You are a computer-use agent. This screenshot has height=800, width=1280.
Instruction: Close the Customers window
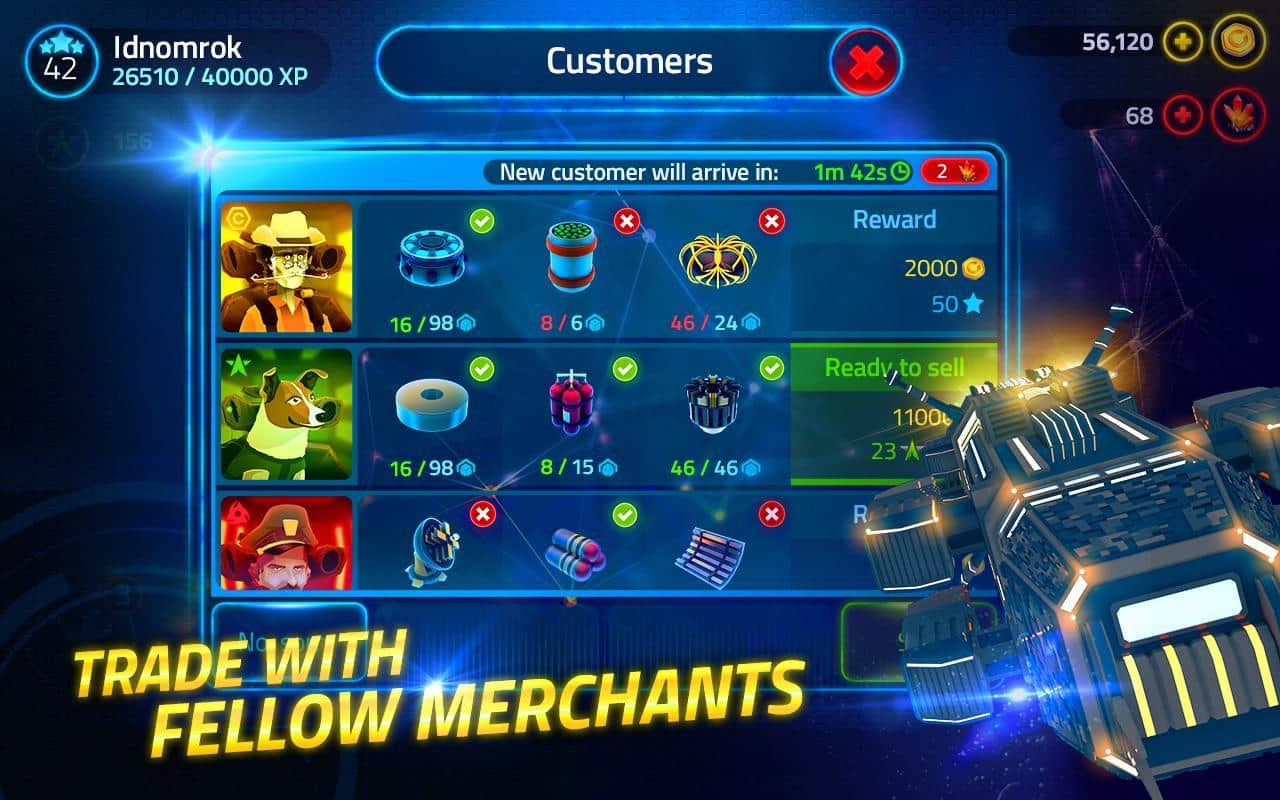866,62
